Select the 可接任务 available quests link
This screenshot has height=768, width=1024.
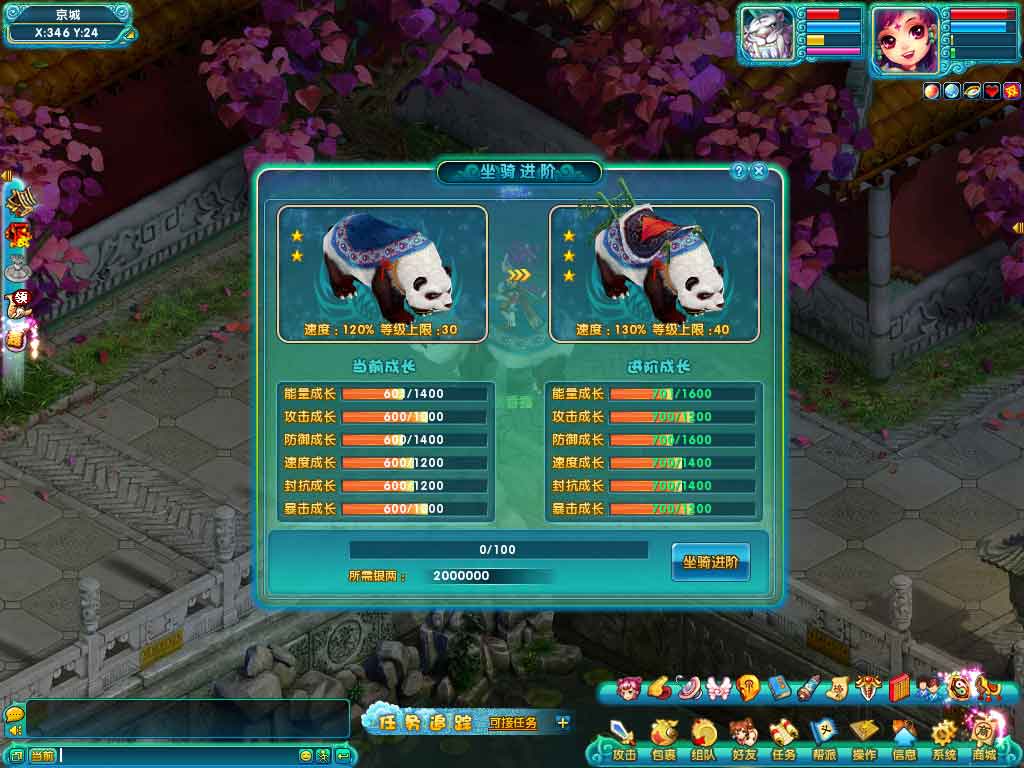pyautogui.click(x=513, y=722)
